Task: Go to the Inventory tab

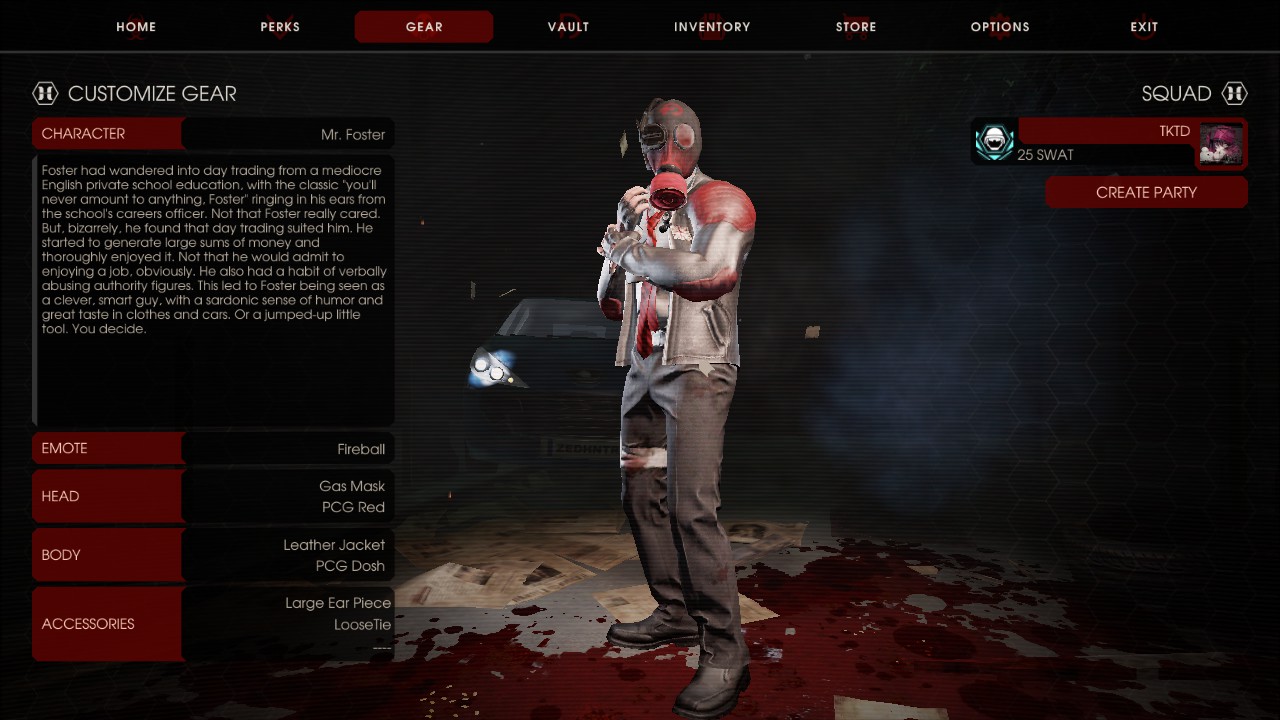Action: coord(712,27)
